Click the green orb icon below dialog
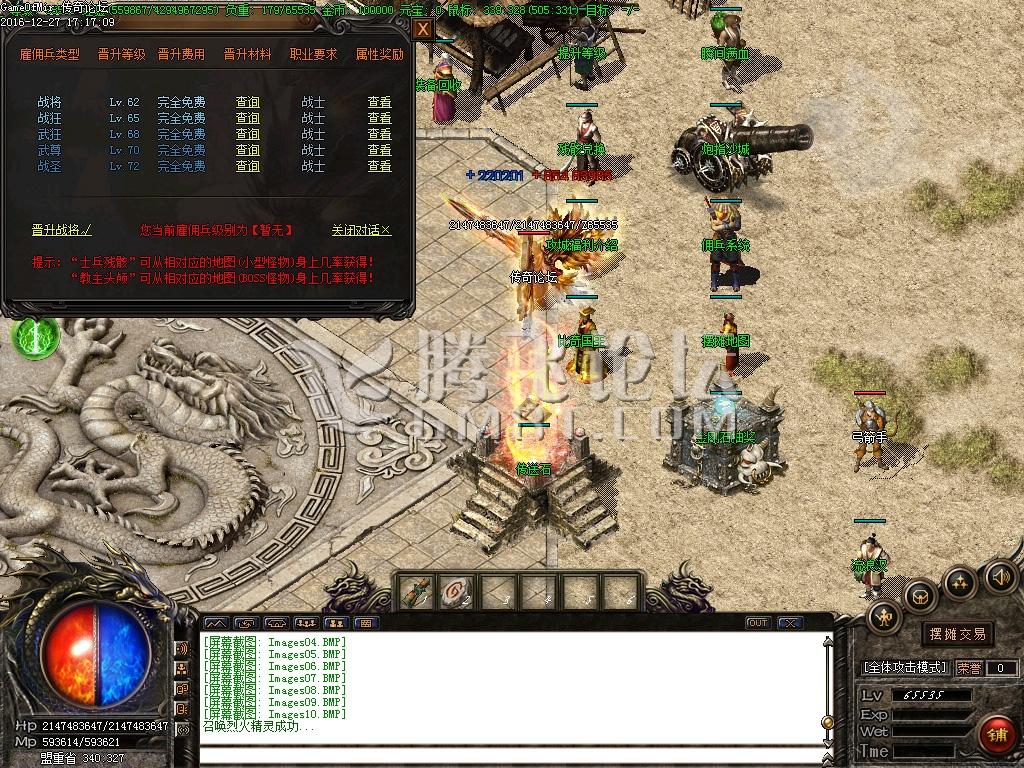 [x=36, y=336]
